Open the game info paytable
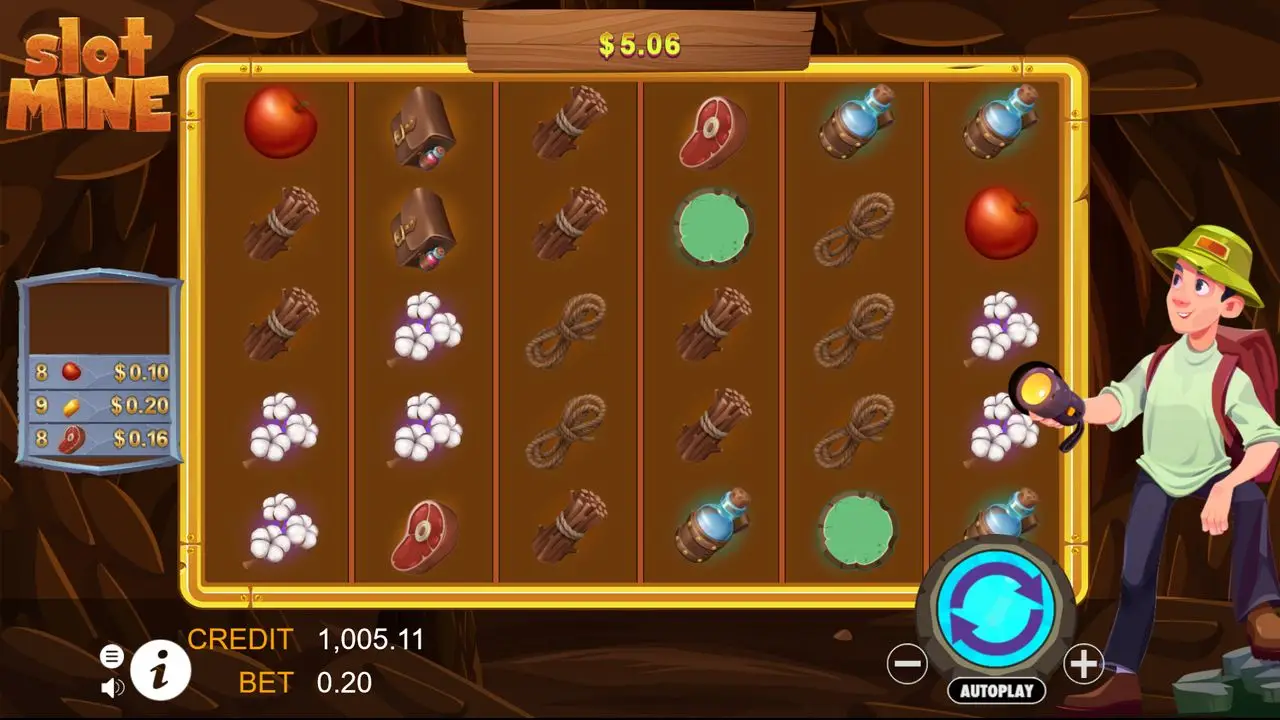Screen dimensions: 1280x720 pos(160,669)
